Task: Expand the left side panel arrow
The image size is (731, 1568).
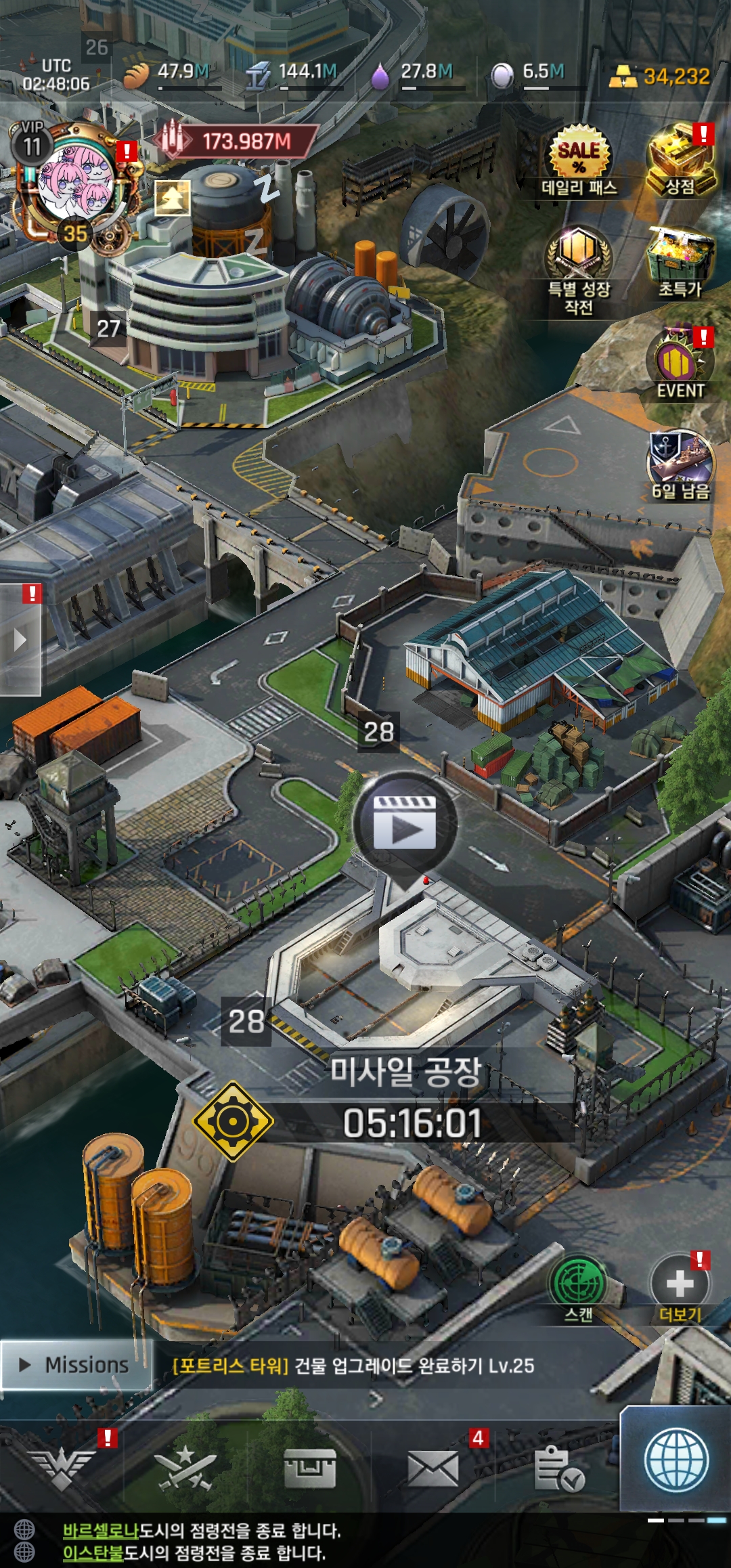Action: (x=20, y=640)
